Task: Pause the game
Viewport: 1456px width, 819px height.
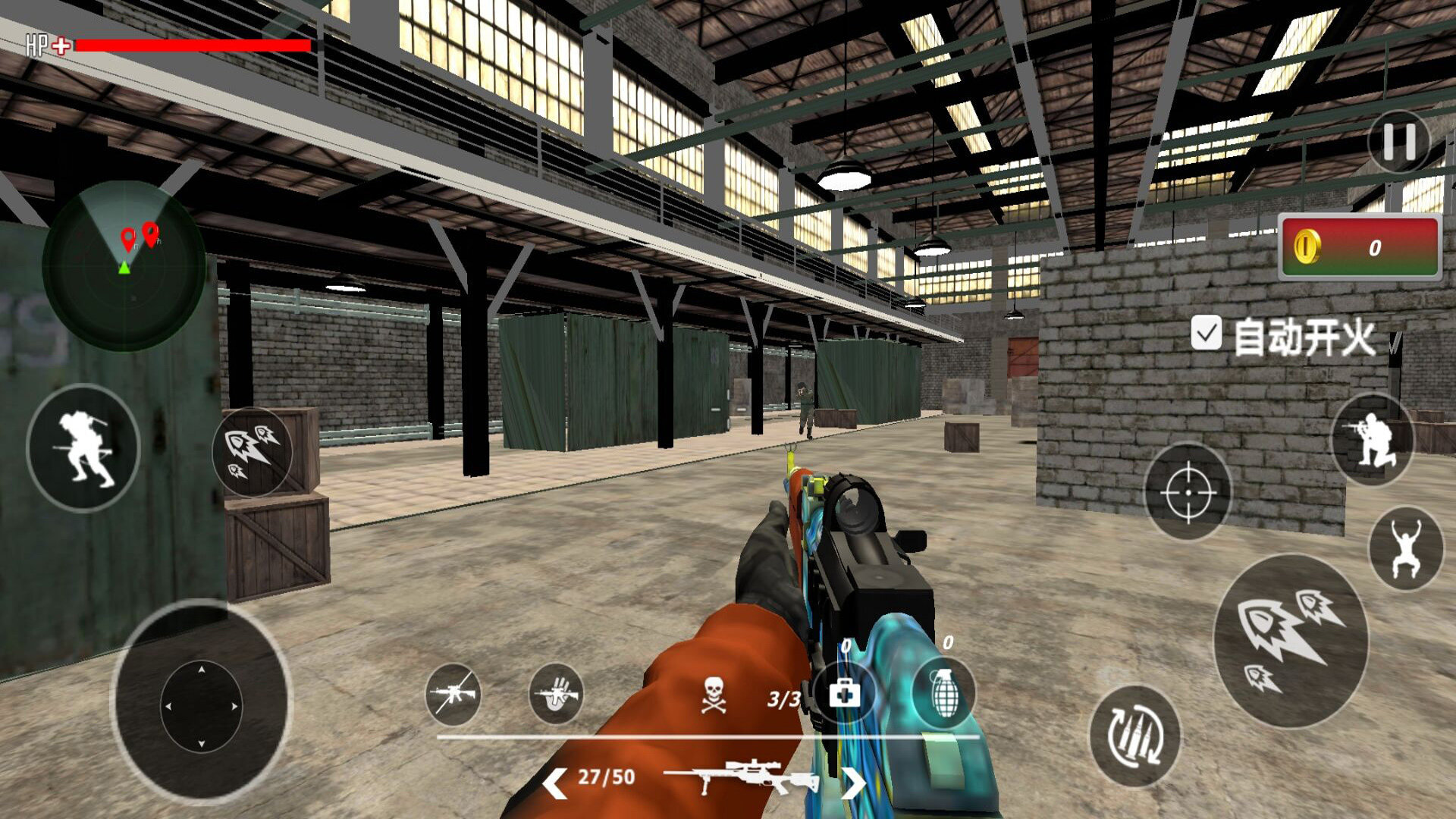Action: [x=1399, y=142]
